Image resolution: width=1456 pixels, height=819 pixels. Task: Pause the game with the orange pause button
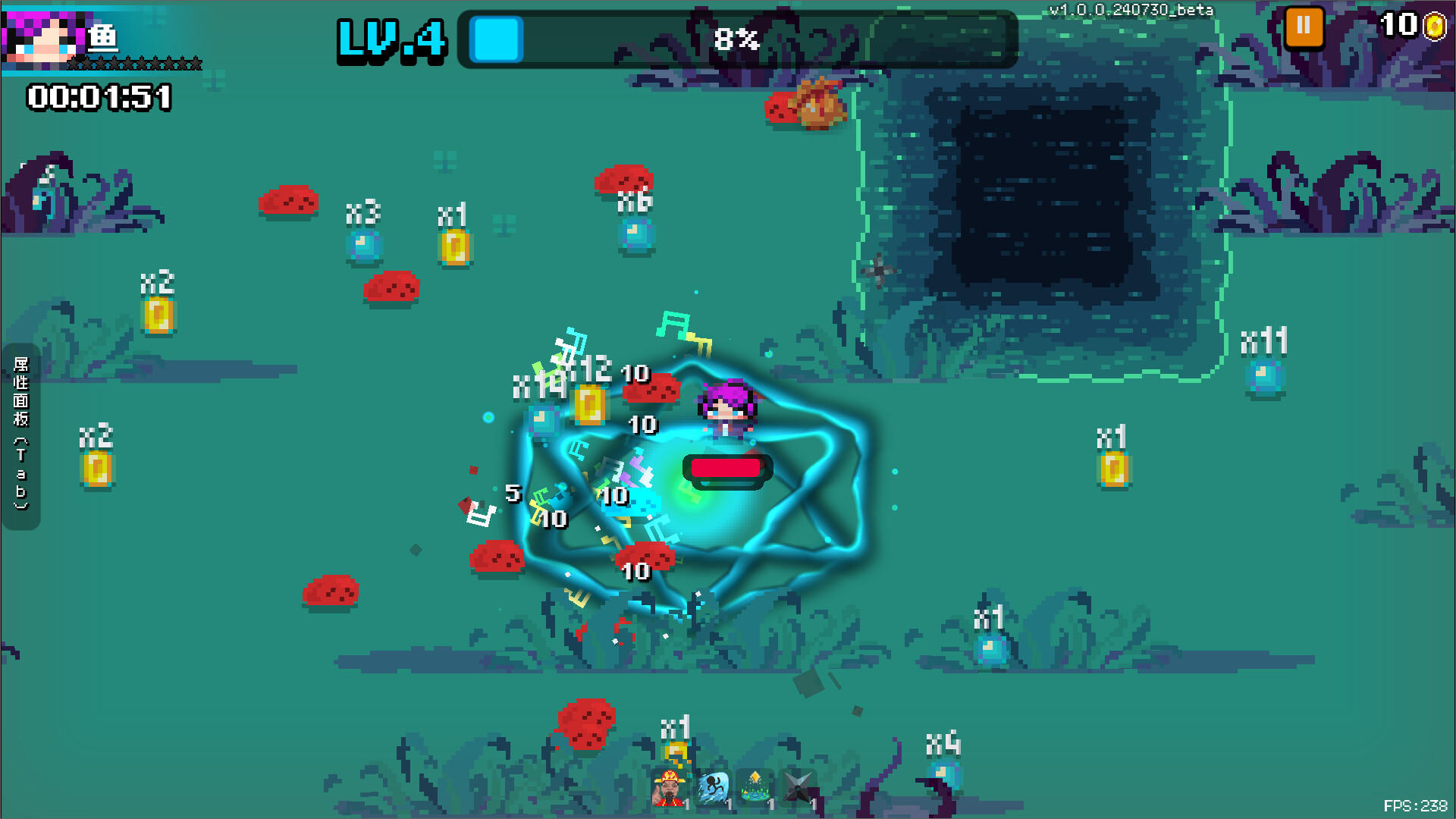(1303, 28)
